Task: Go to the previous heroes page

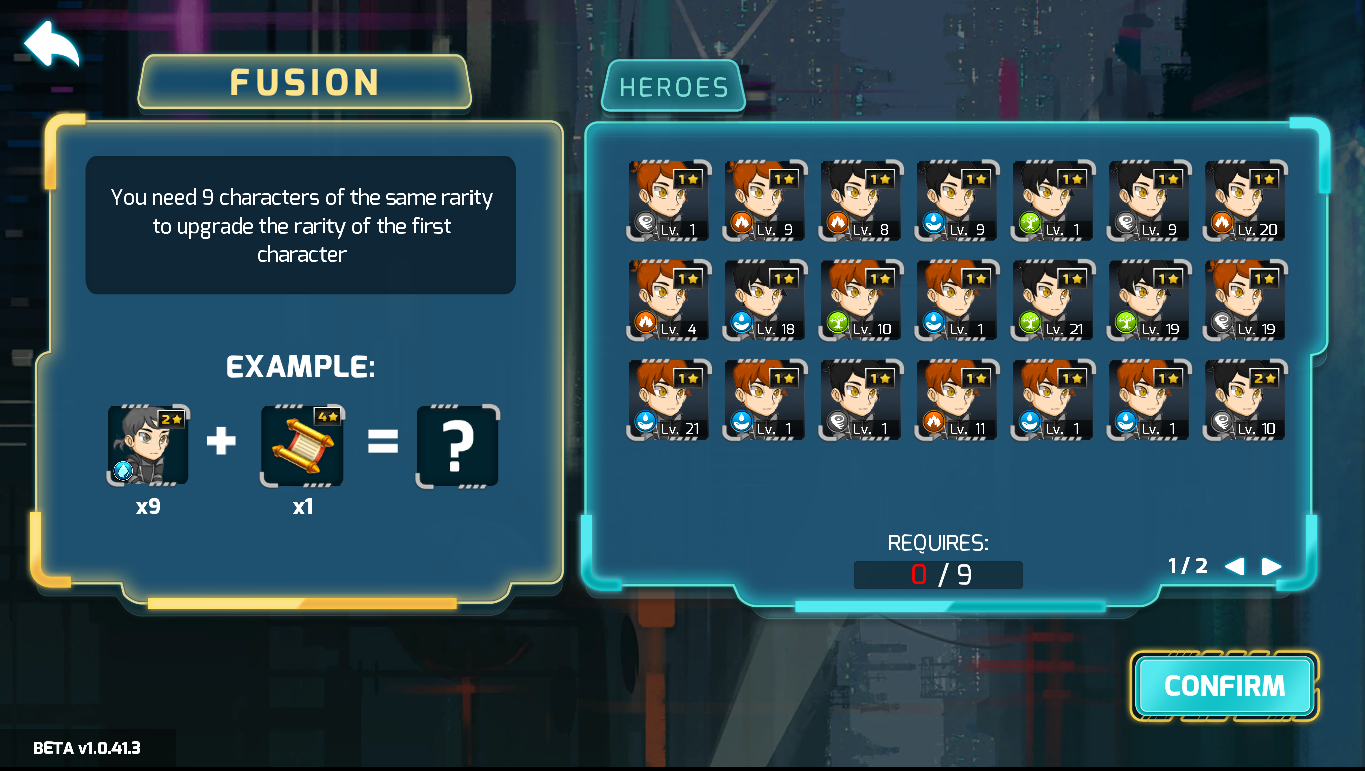Action: 1234,567
